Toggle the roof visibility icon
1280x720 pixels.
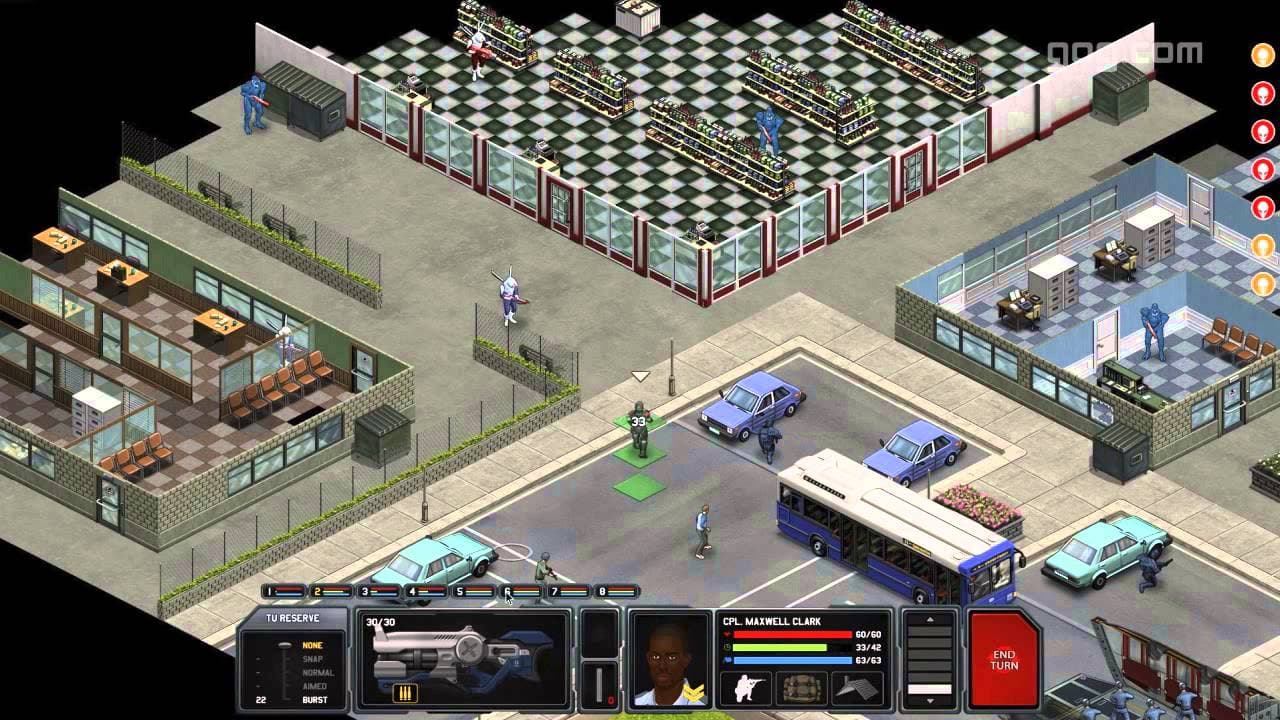click(856, 686)
